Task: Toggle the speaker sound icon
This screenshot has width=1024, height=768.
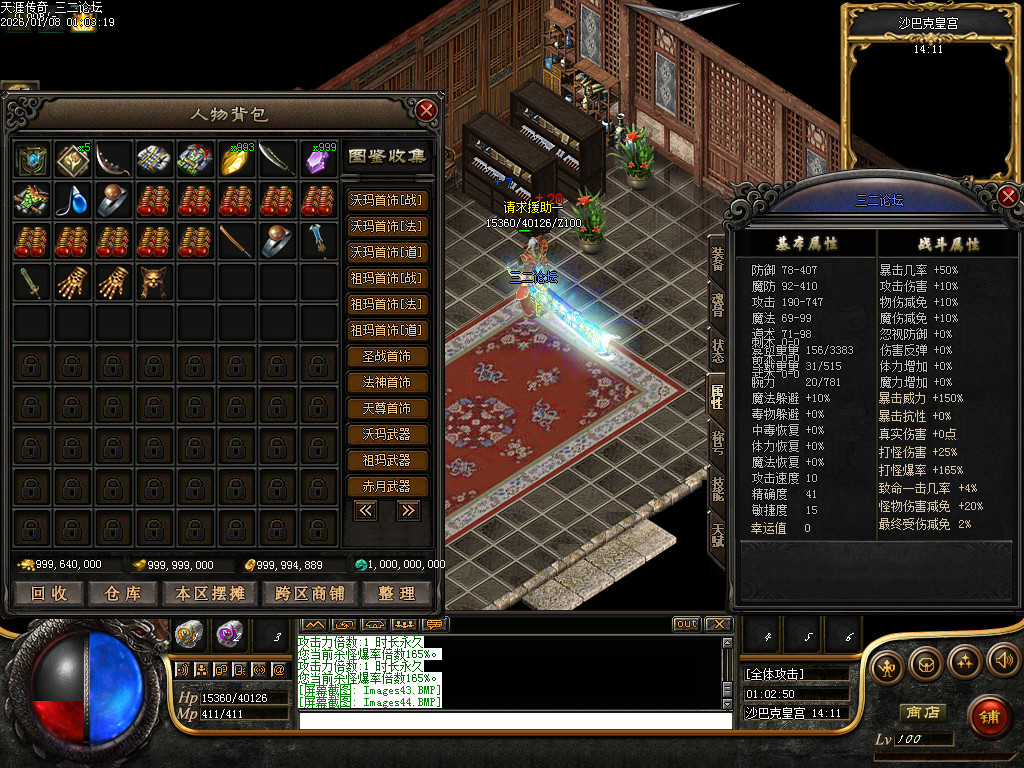Action: pos(1002,663)
